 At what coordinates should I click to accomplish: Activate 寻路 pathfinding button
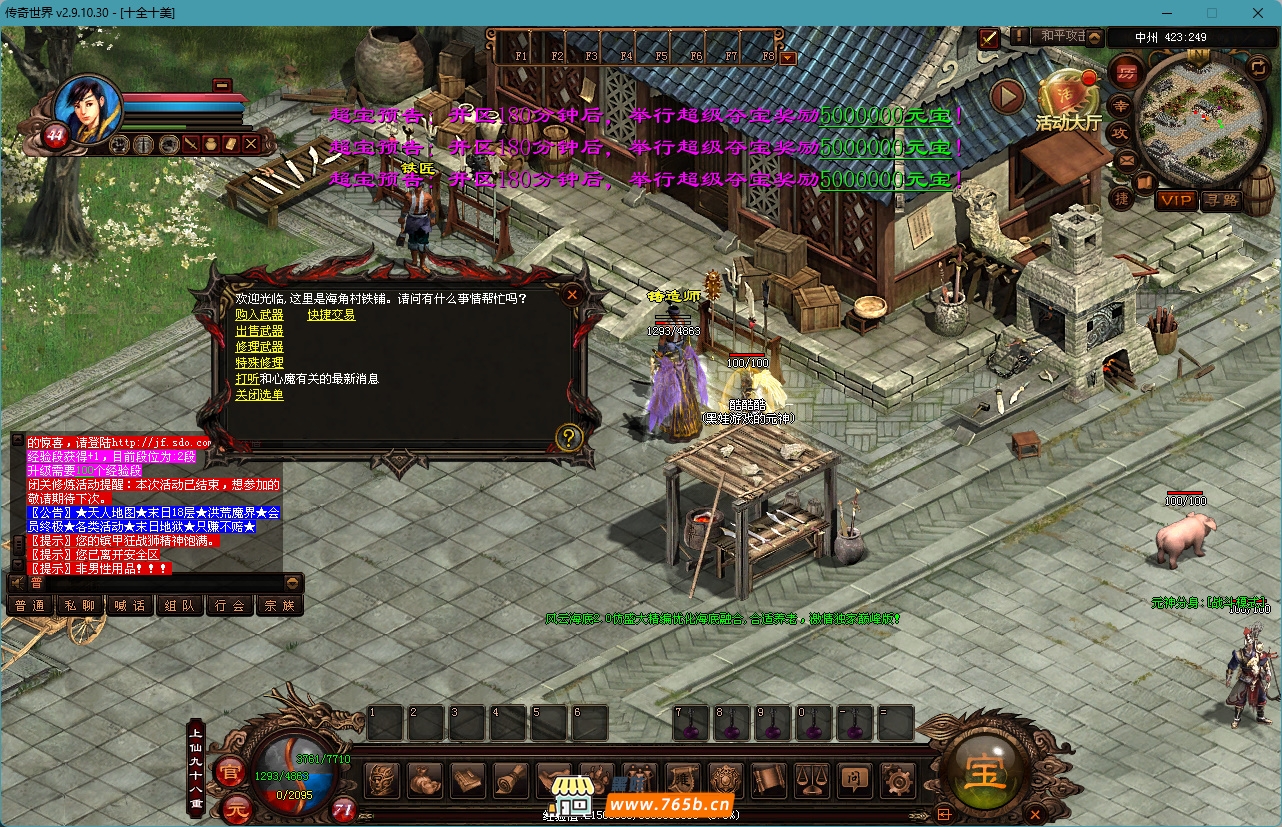tap(1220, 200)
